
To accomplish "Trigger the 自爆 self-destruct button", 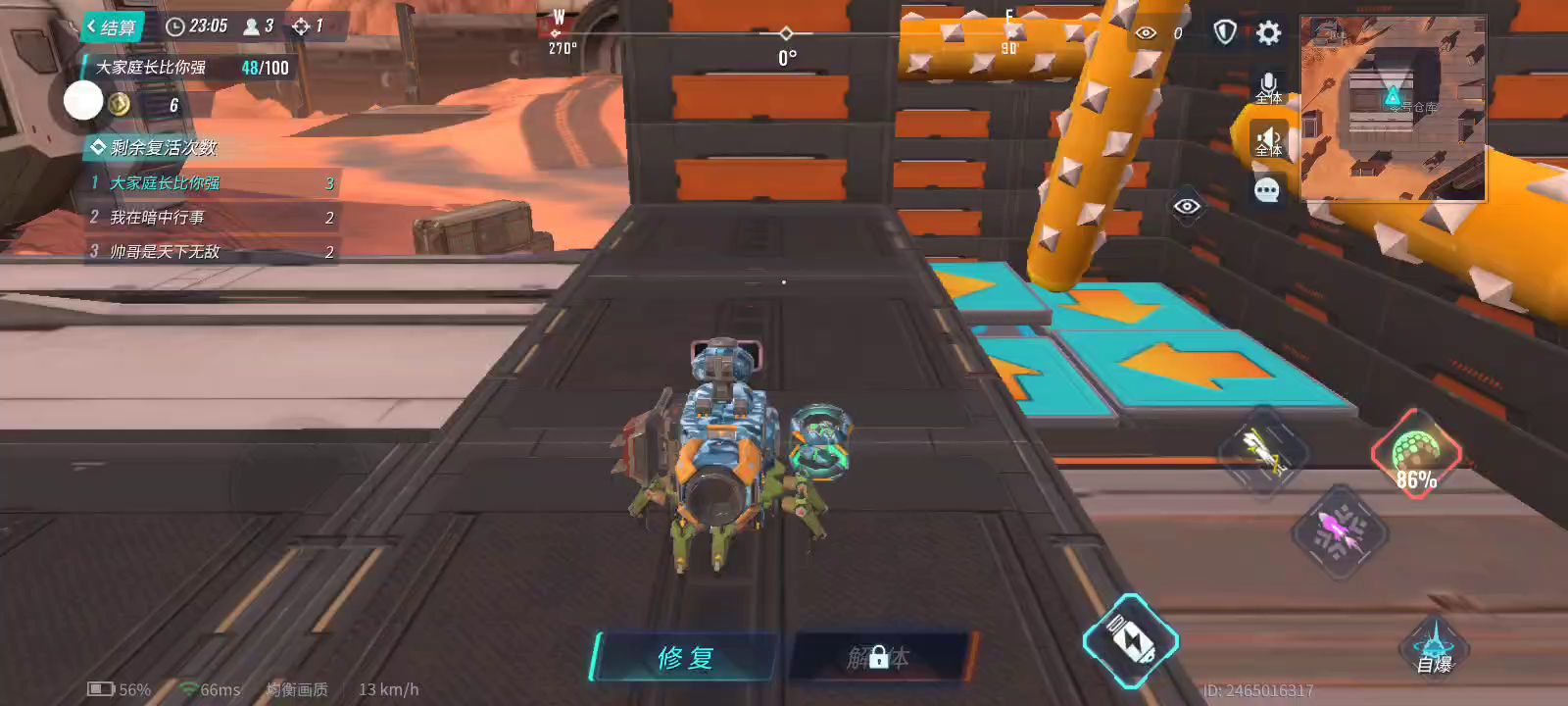I will coord(1434,647).
